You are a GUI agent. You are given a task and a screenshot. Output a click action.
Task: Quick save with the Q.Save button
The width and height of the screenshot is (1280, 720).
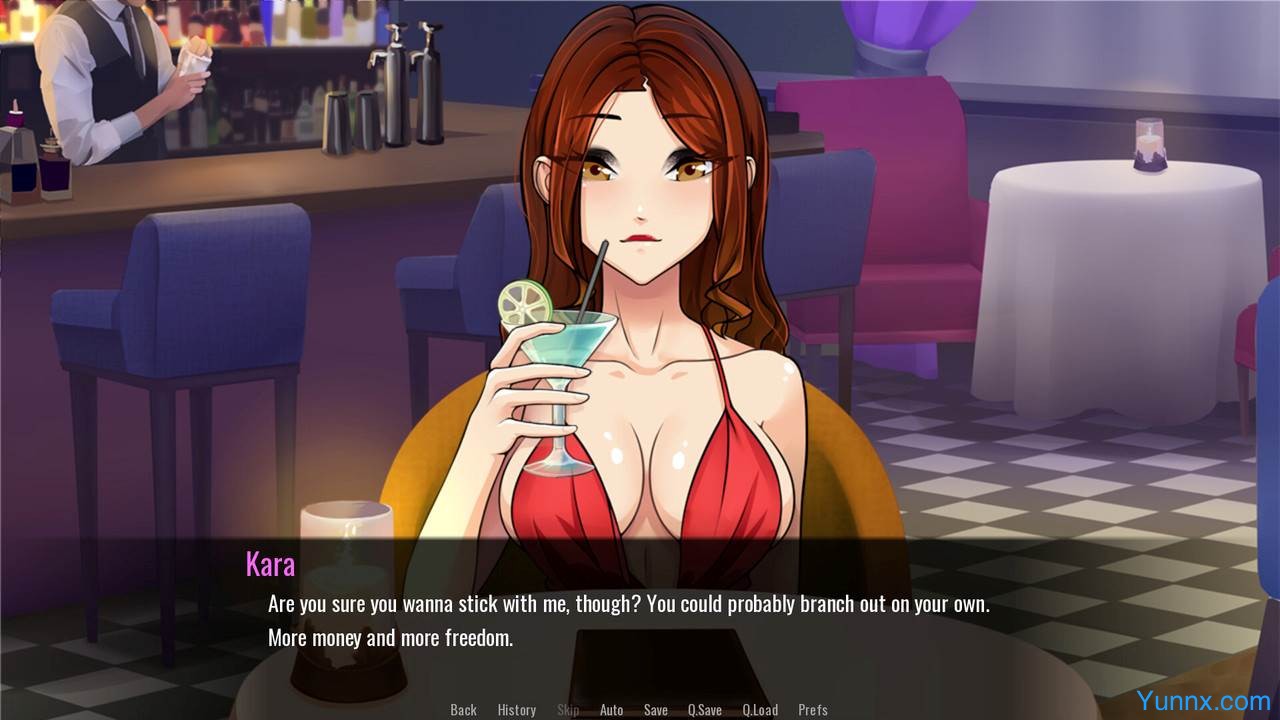coord(704,710)
